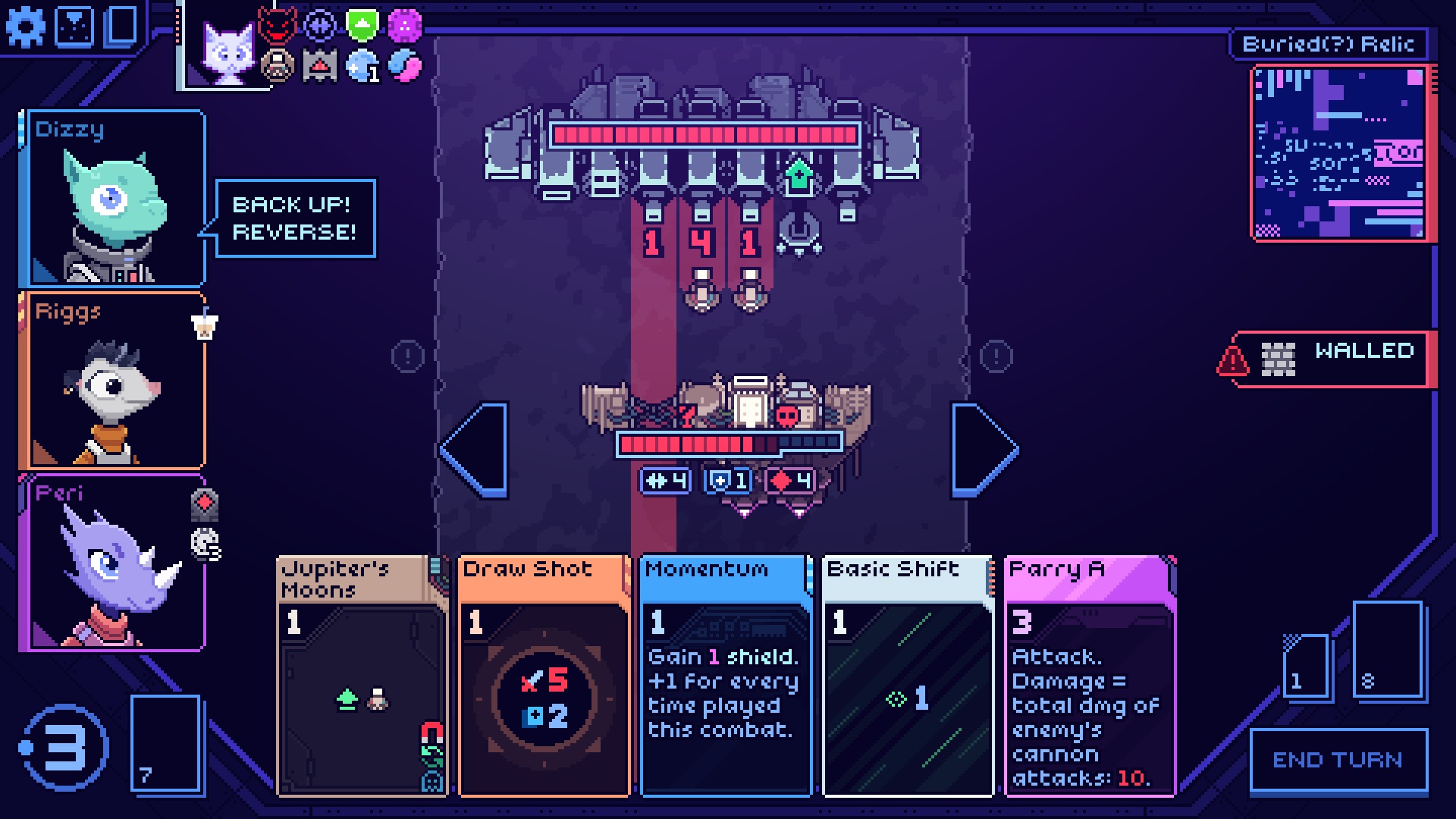
Task: Move ship with the right arrow
Action: 983,450
